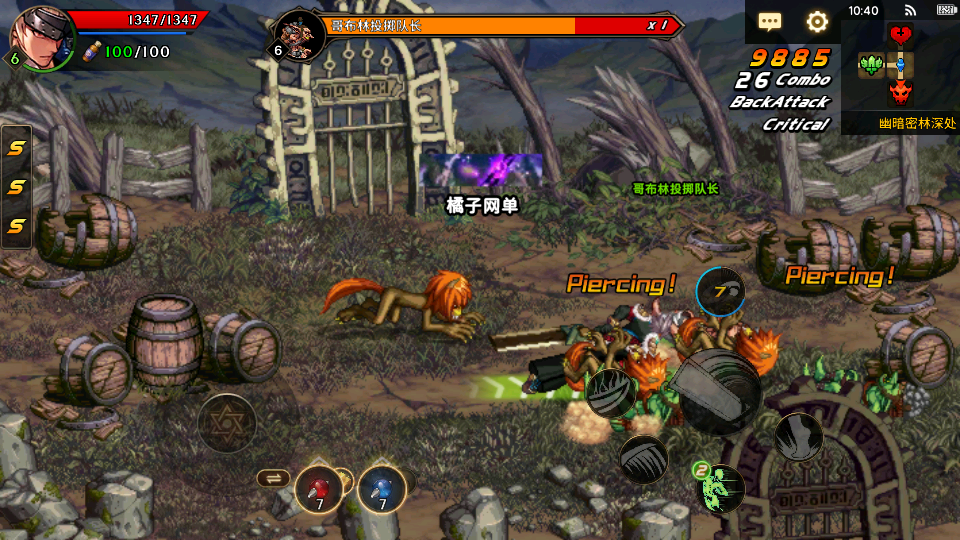Open settings with the gear icon
Viewport: 960px width, 540px height.
817,21
